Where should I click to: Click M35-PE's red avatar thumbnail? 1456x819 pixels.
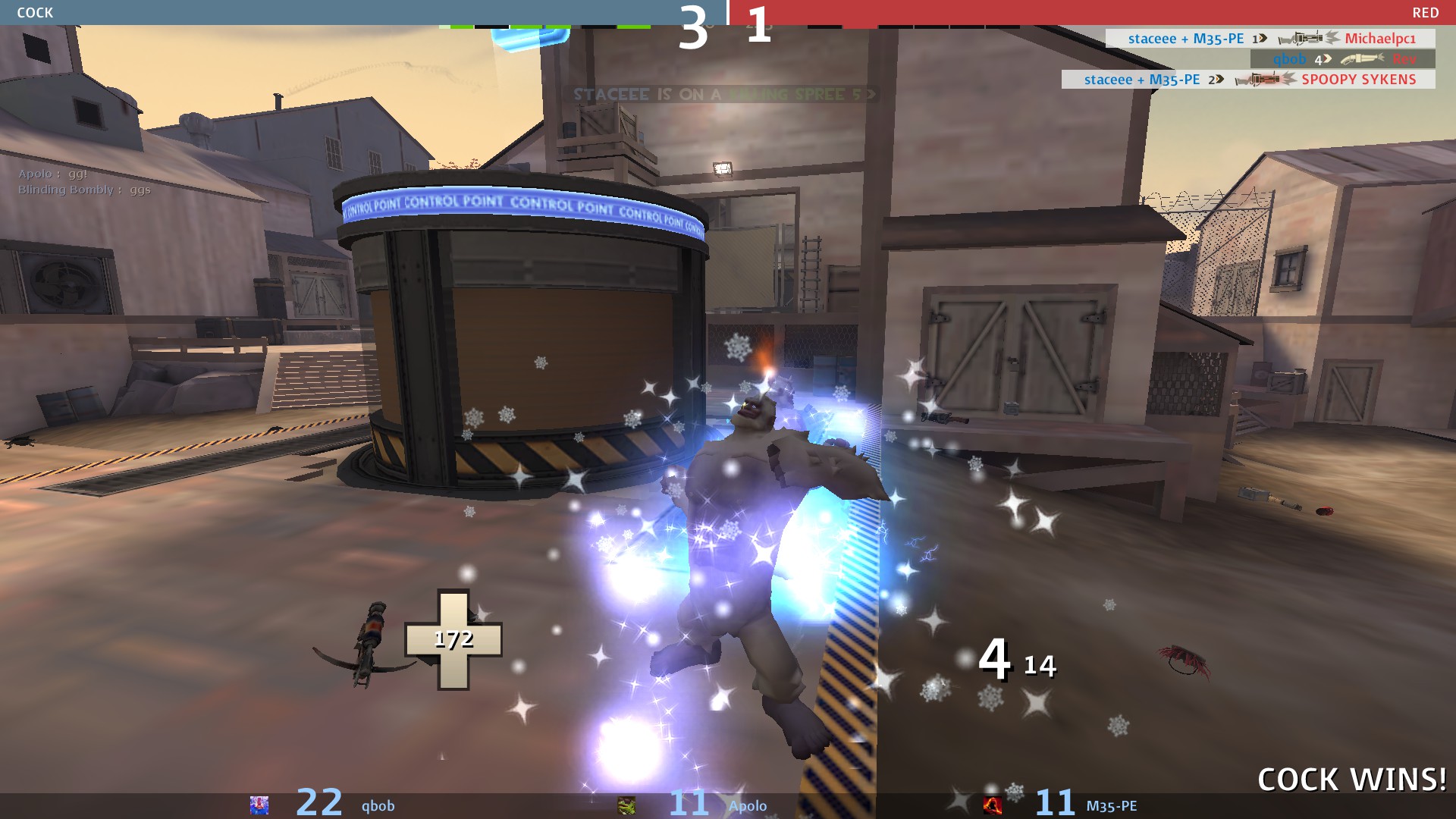992,805
